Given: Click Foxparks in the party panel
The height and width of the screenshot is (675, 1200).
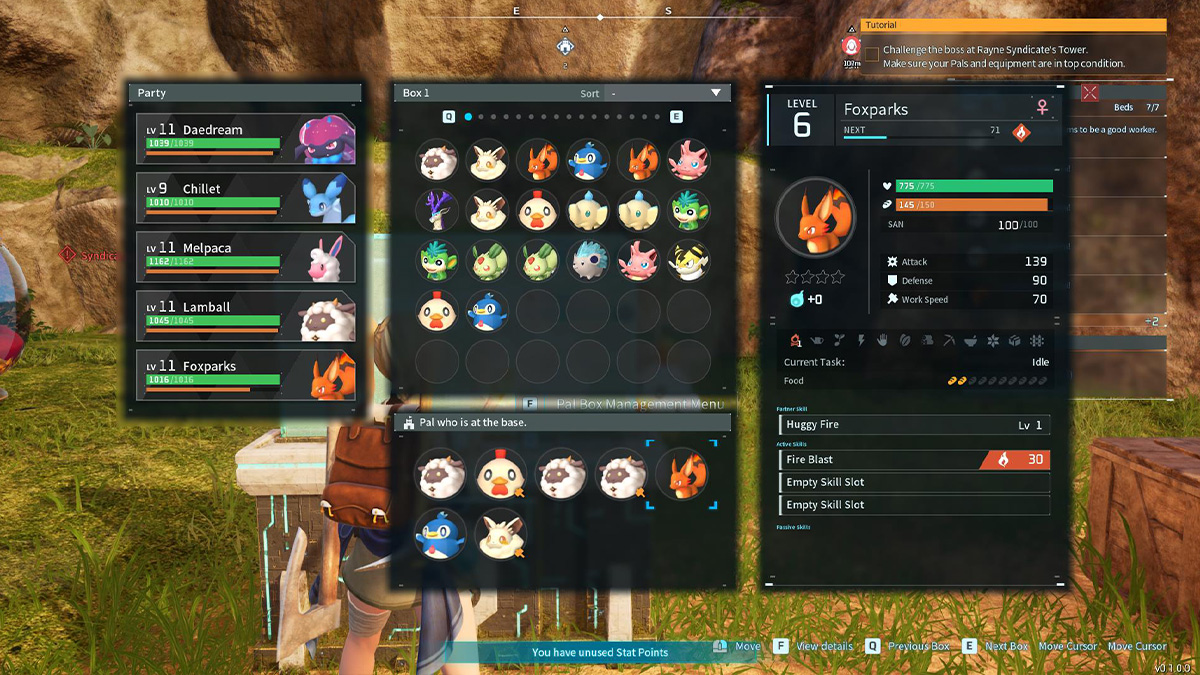Looking at the screenshot, I should point(246,374).
